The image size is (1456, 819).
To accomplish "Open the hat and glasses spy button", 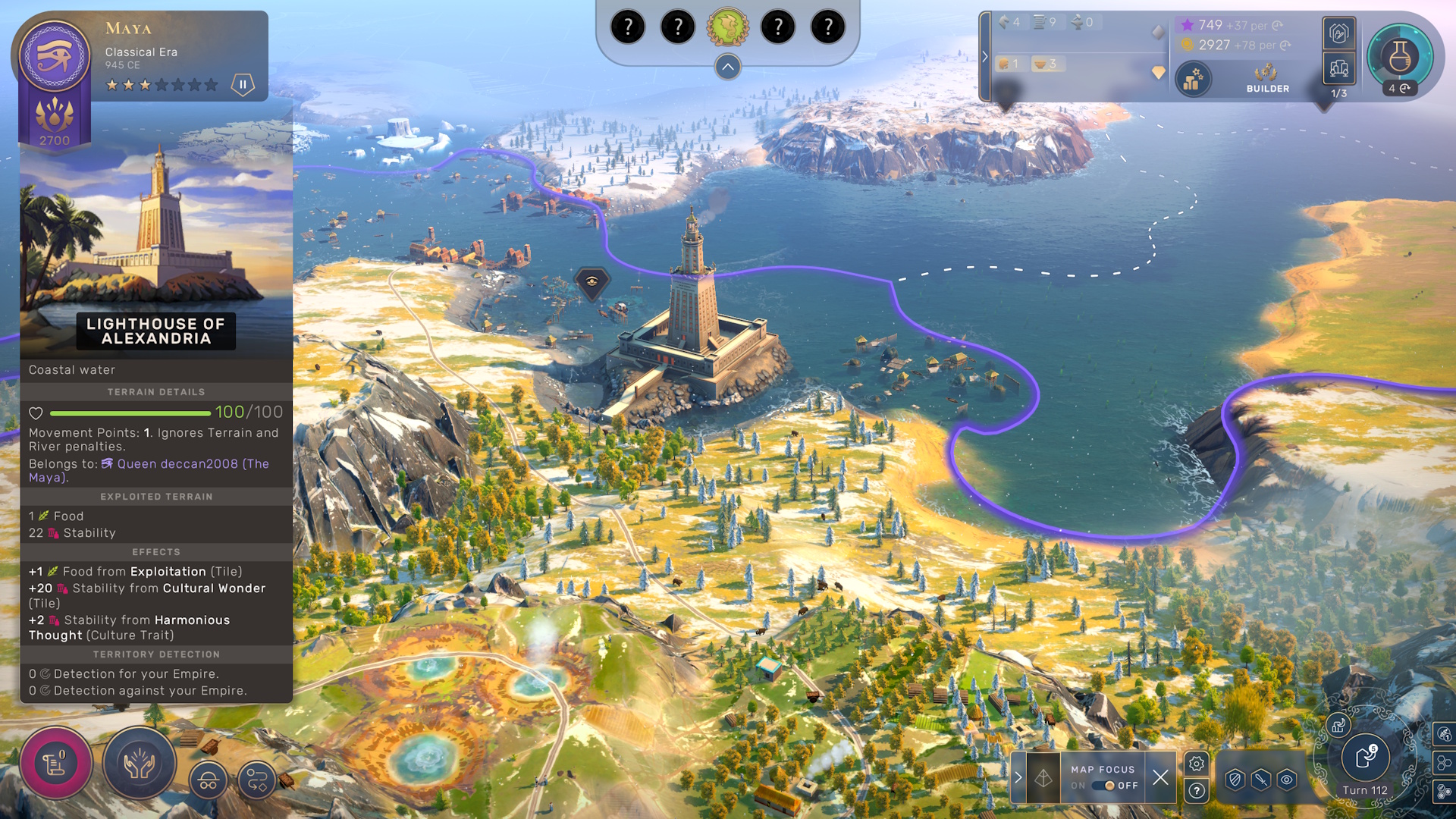I will [x=209, y=780].
